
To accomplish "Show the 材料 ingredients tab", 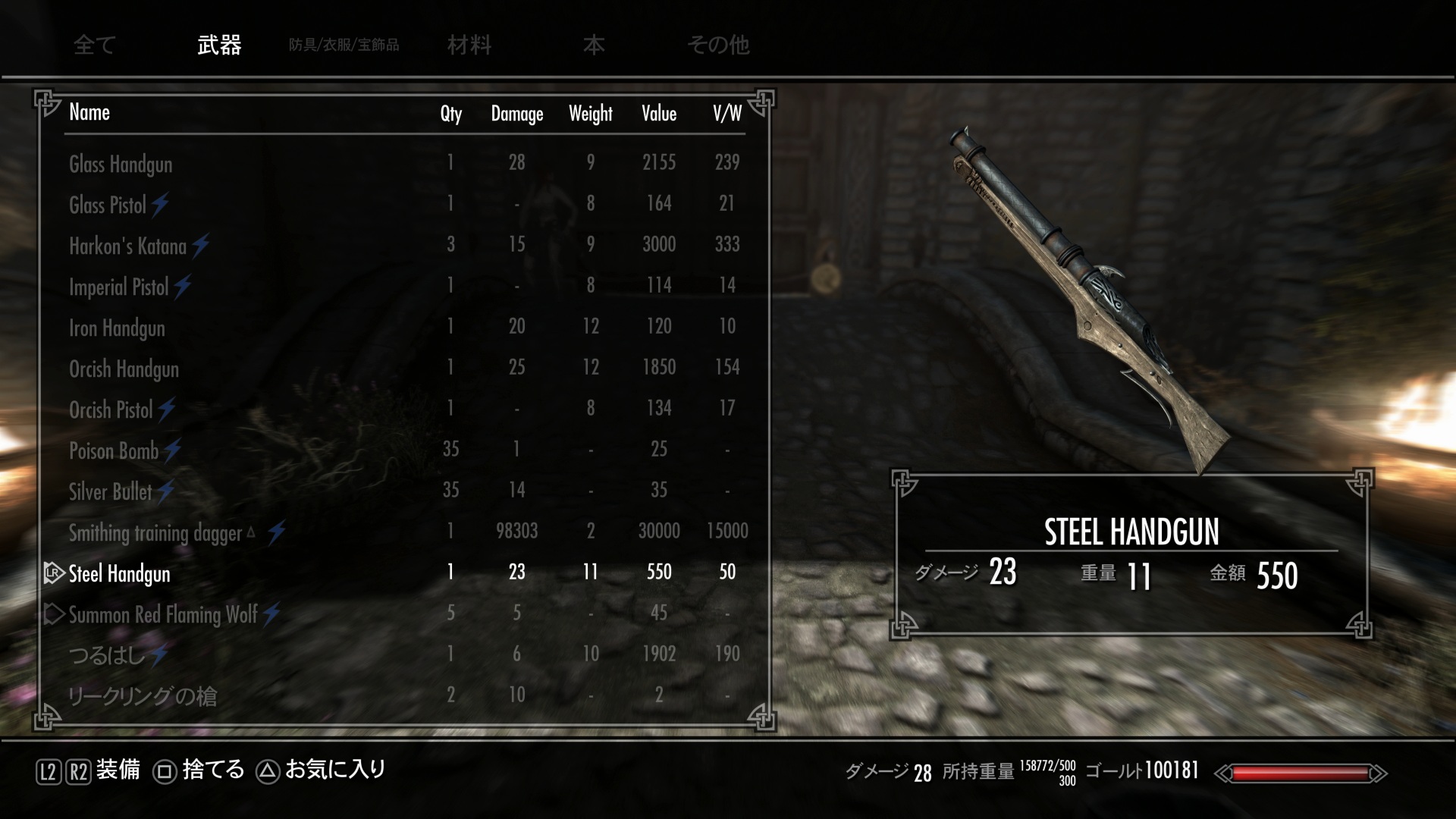I will pyautogui.click(x=469, y=45).
